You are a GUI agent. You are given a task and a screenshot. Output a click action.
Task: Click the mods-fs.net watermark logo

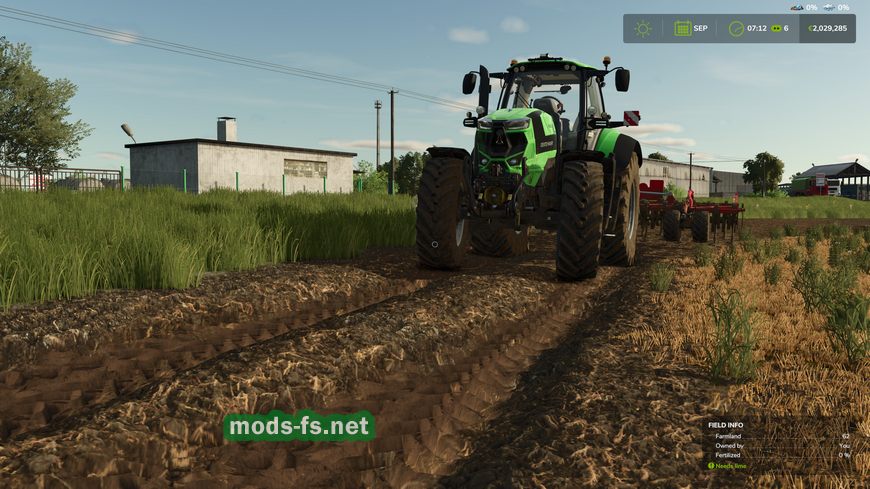tap(299, 427)
